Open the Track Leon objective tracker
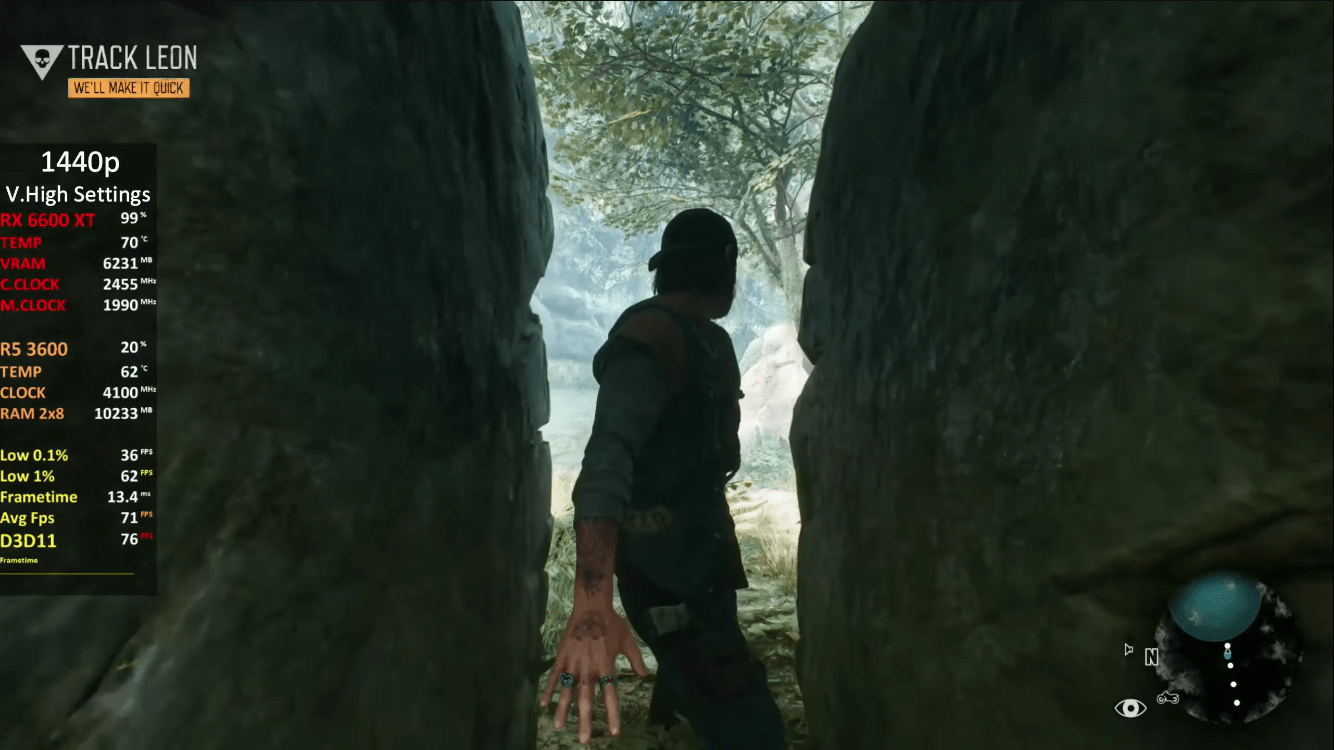 point(132,58)
